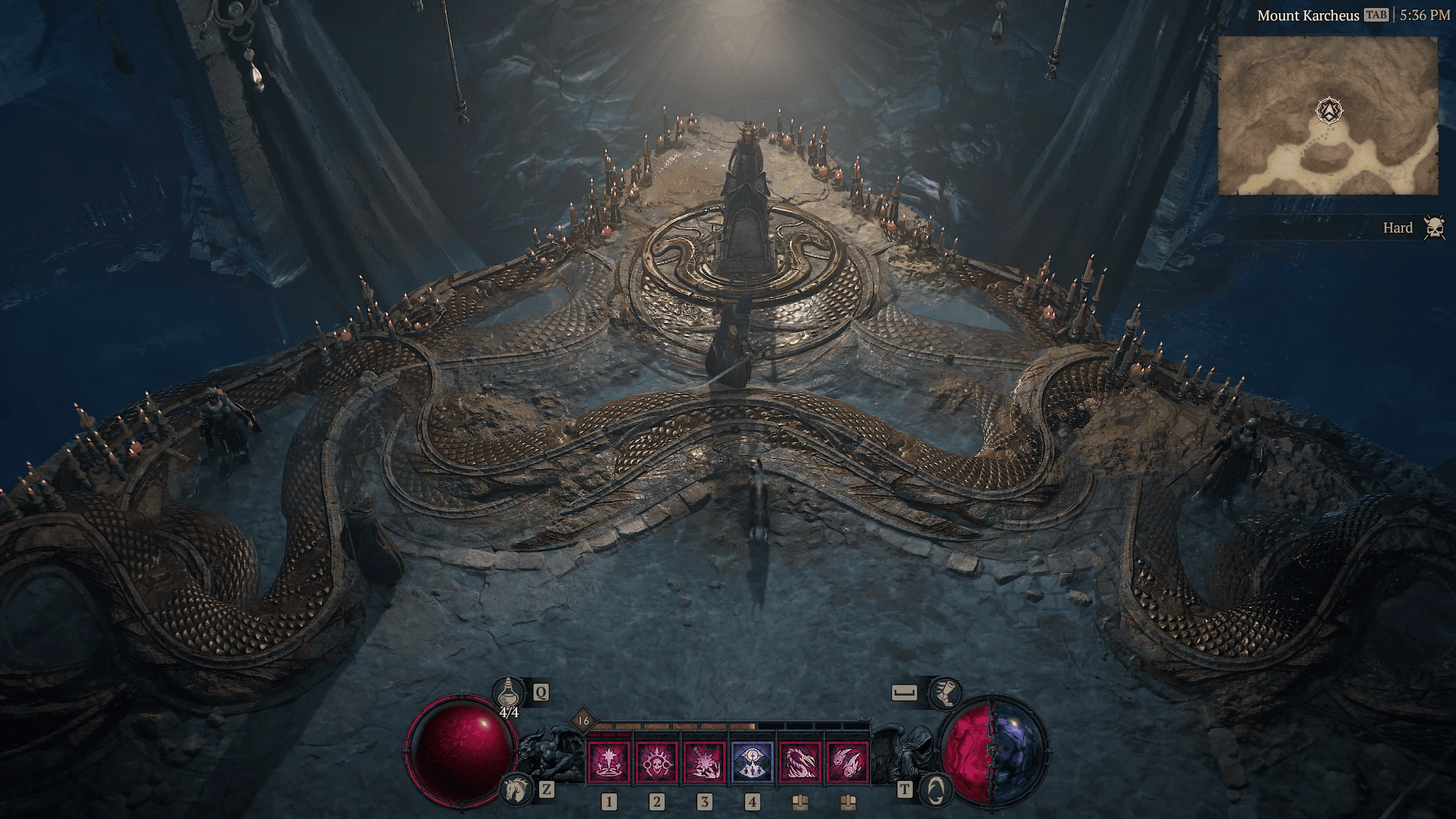Cast the crowned skull skill
The image size is (1456, 819).
coord(656,762)
